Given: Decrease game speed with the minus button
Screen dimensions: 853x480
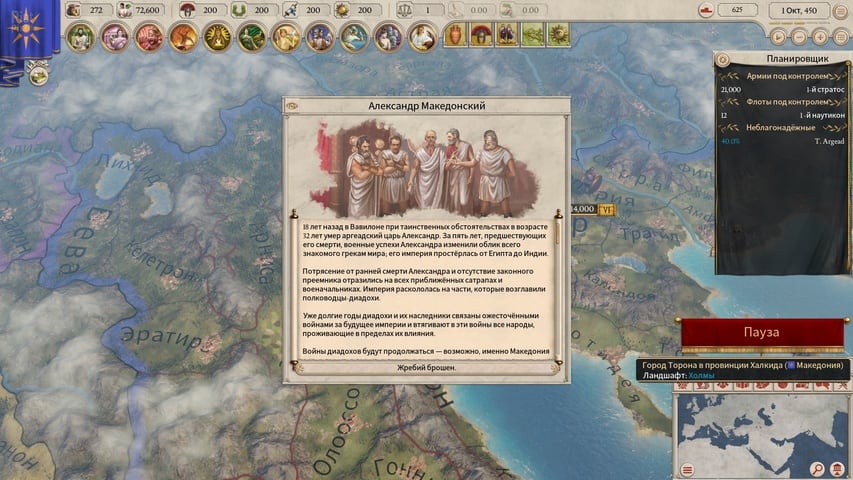Looking at the screenshot, I should pos(801,36).
